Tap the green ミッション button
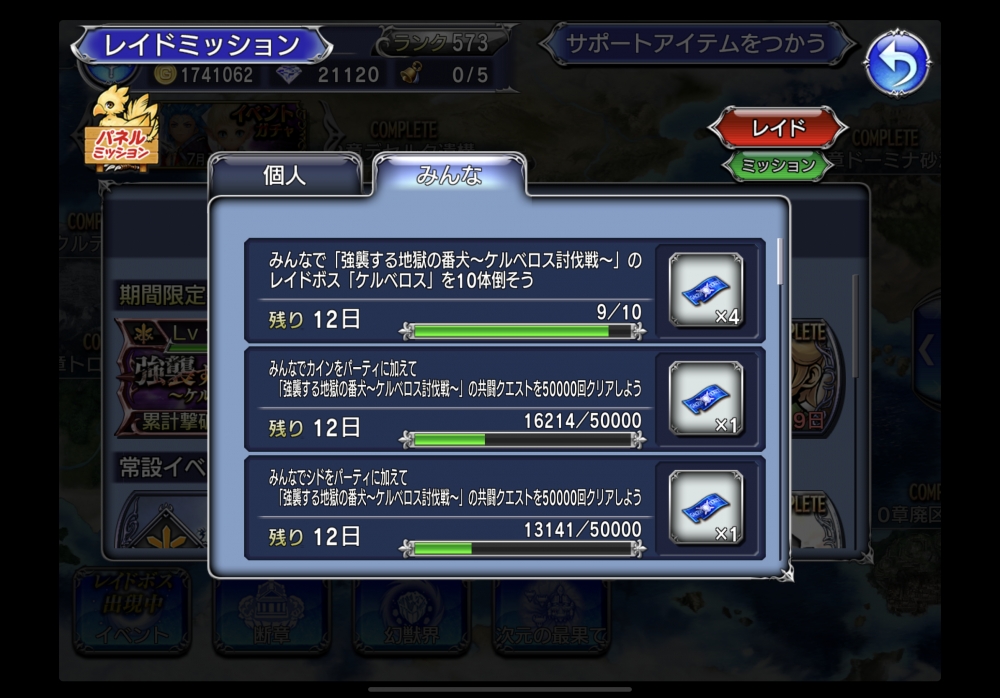The width and height of the screenshot is (1000, 698). pos(778,165)
